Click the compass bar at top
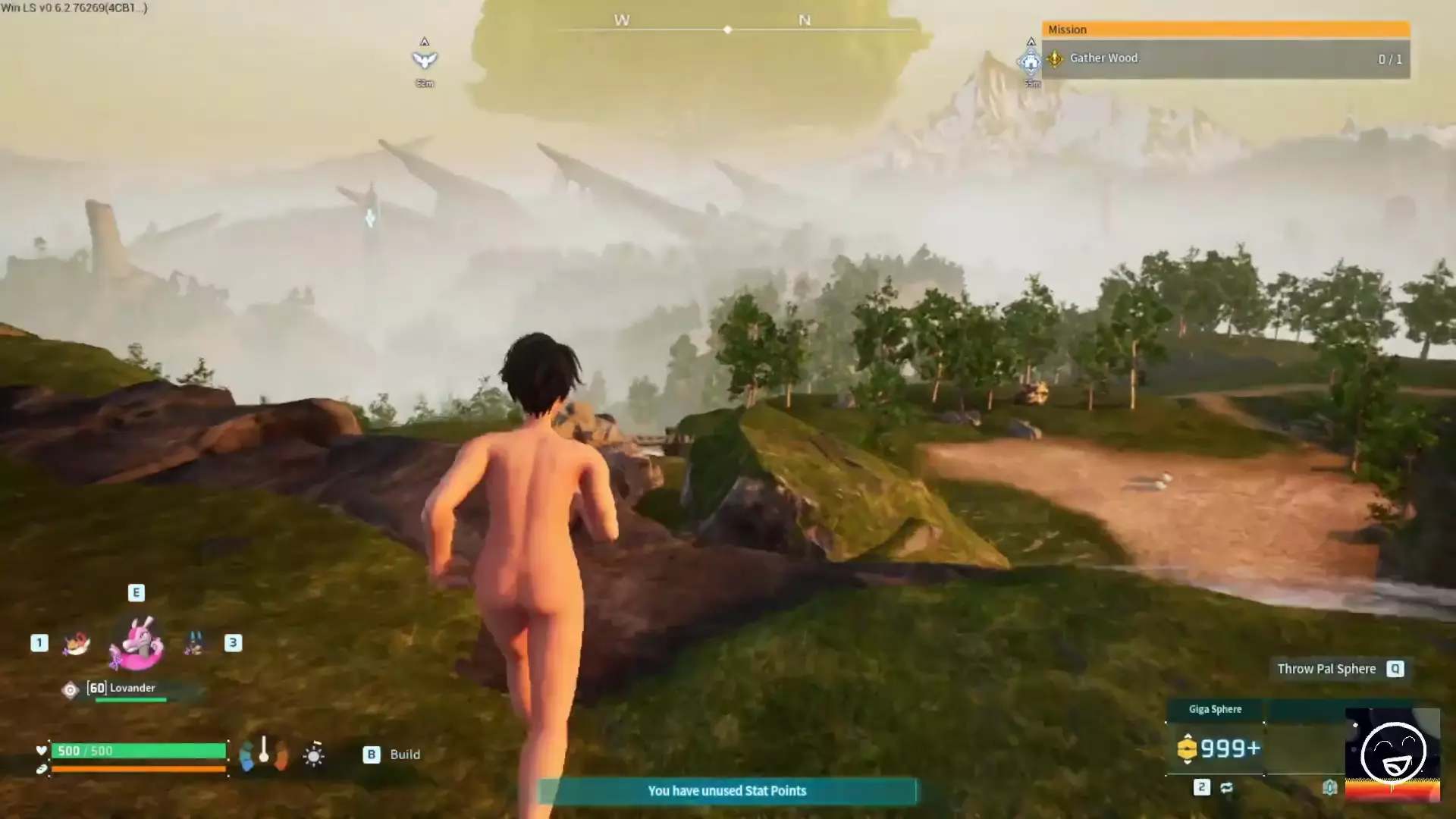 tap(727, 29)
